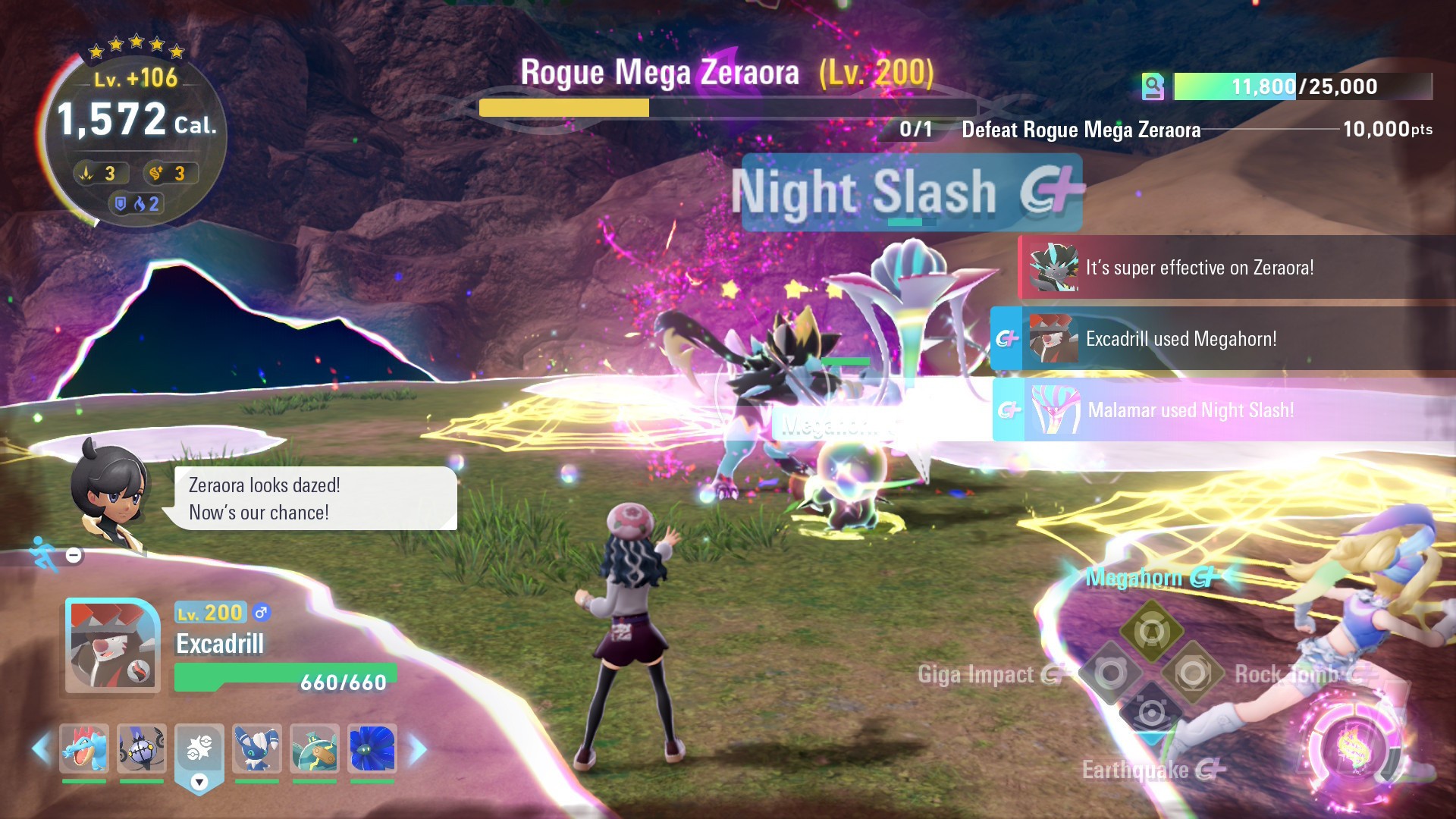Cycle party bar with right arrow
The image size is (1456, 819).
tap(418, 749)
